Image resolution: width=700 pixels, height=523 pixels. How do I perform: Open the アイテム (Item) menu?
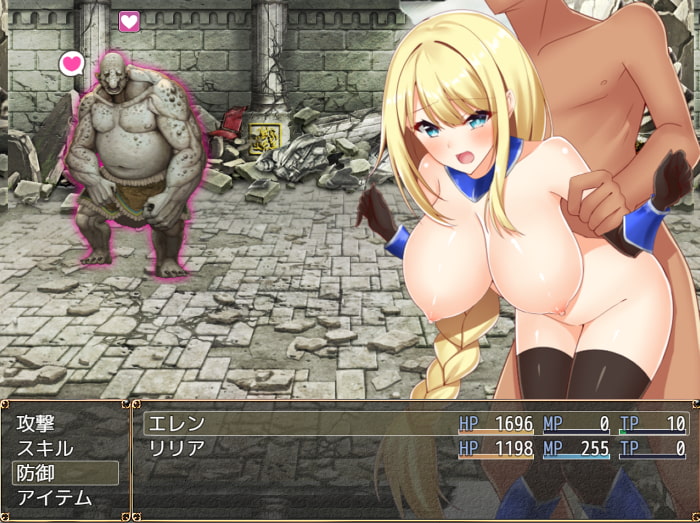click(65, 497)
